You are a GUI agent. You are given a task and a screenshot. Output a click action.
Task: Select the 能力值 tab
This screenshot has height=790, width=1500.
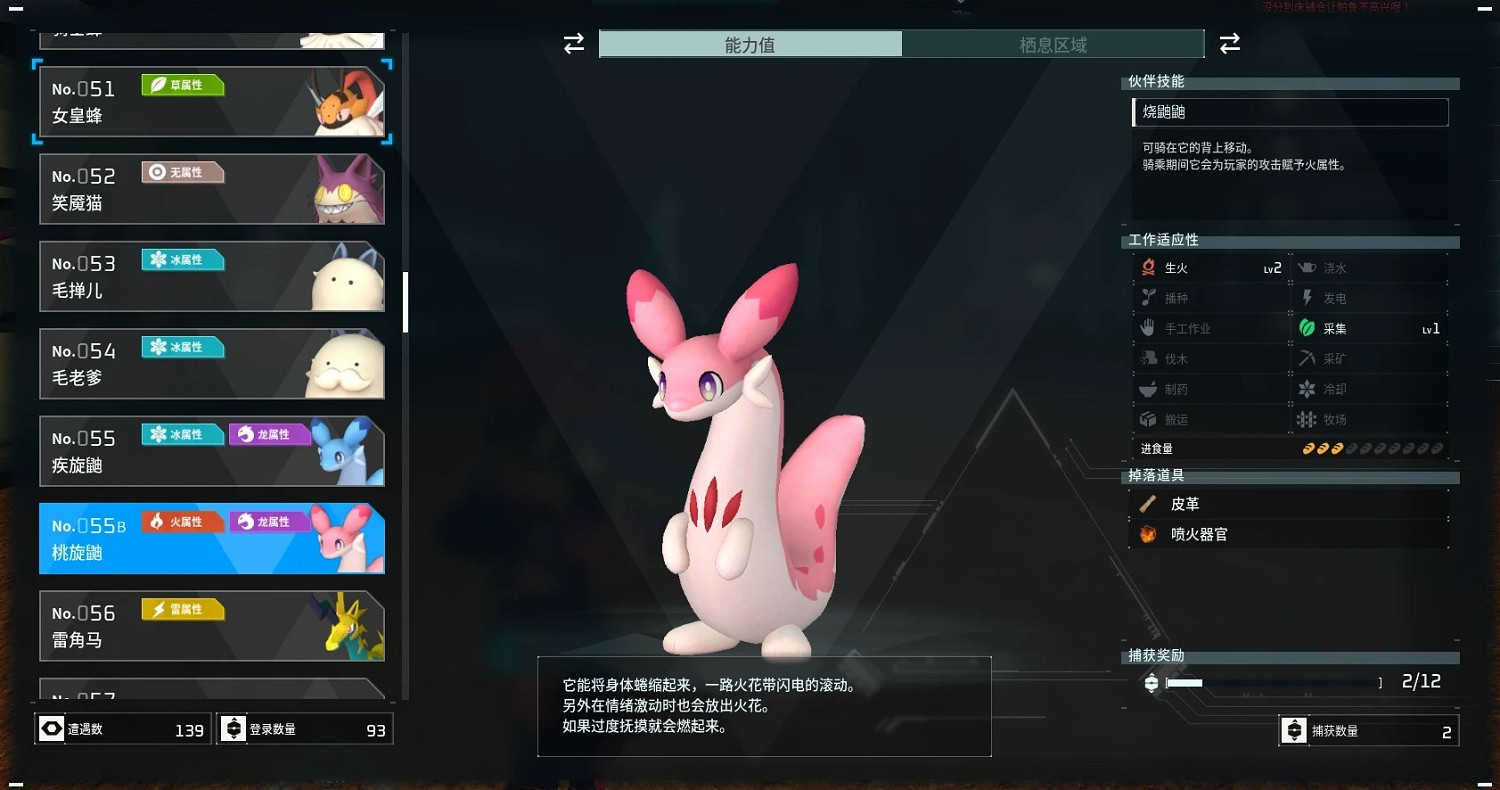point(750,44)
